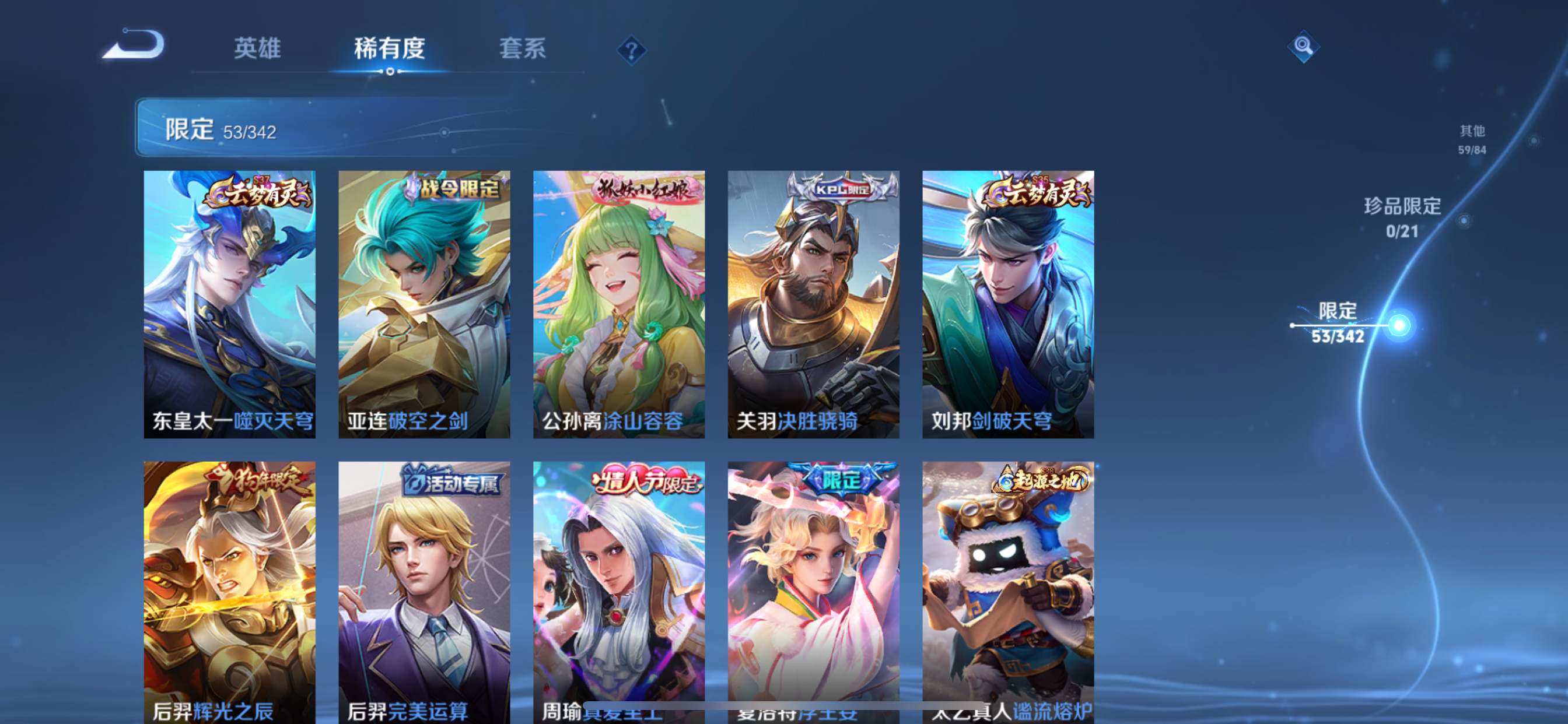This screenshot has width=1568, height=724.
Task: Click the question mark help icon
Action: [632, 50]
